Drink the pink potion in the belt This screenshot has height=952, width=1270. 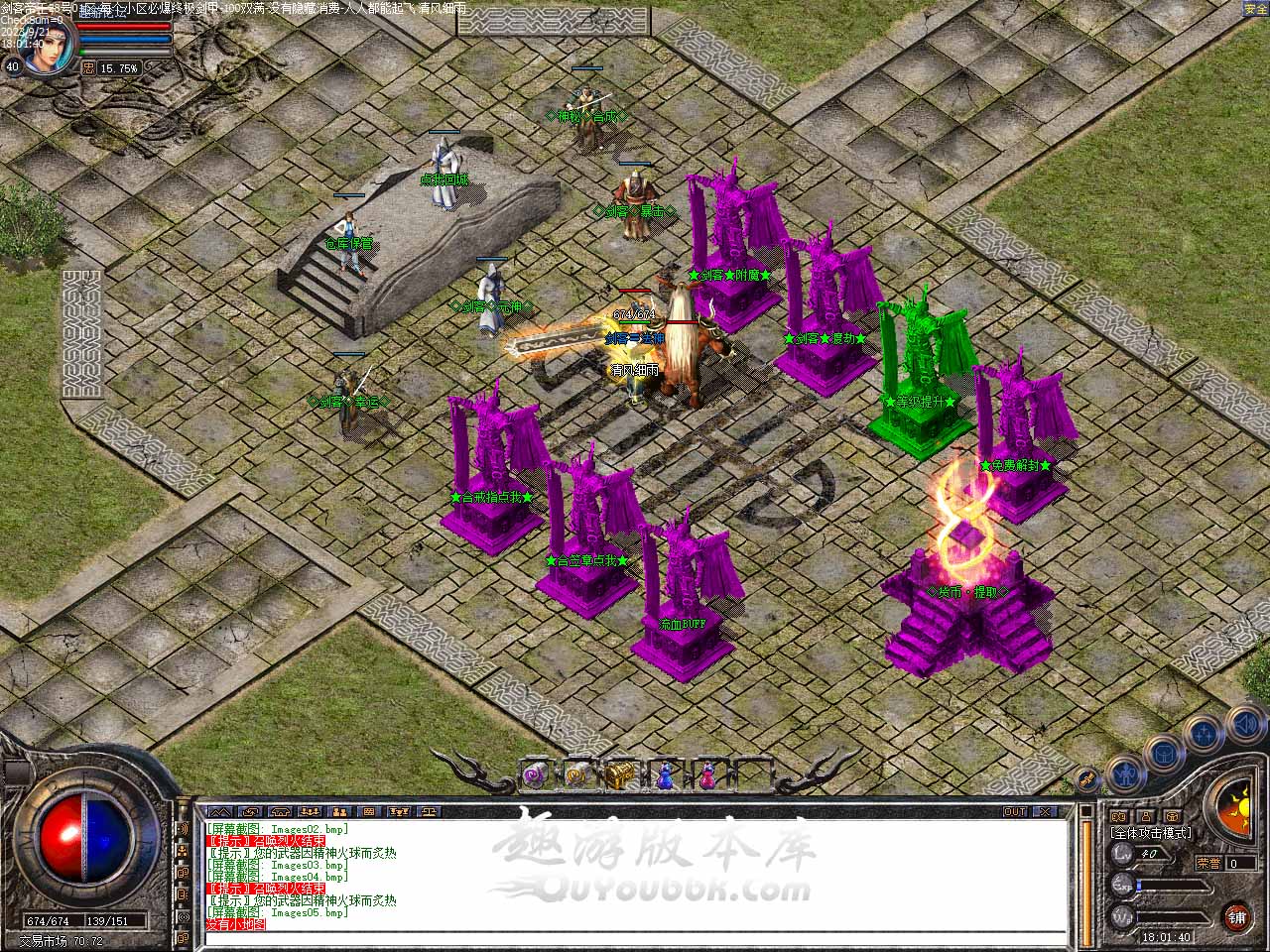coord(706,773)
